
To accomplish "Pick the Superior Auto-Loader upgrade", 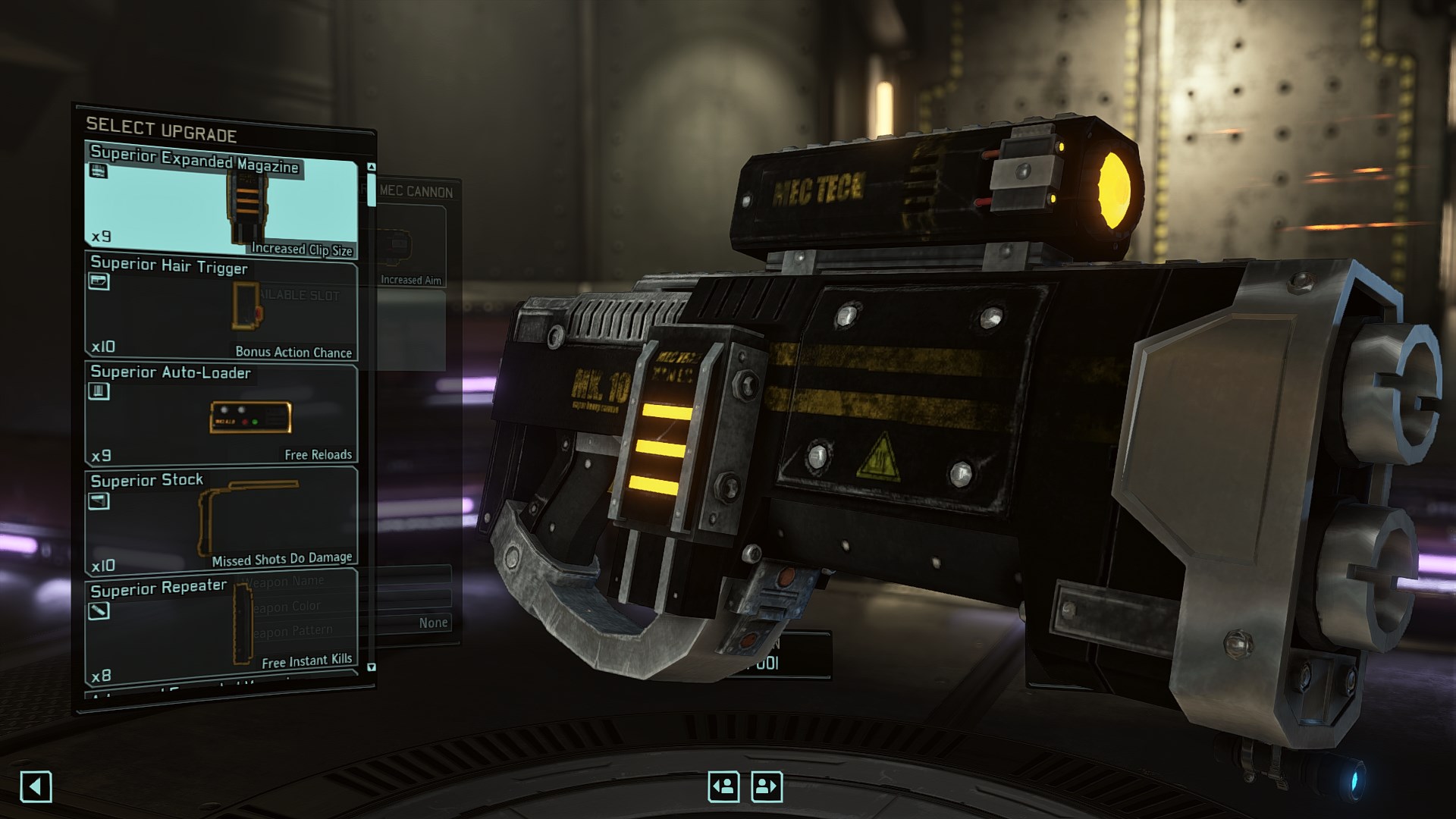I will click(x=220, y=415).
